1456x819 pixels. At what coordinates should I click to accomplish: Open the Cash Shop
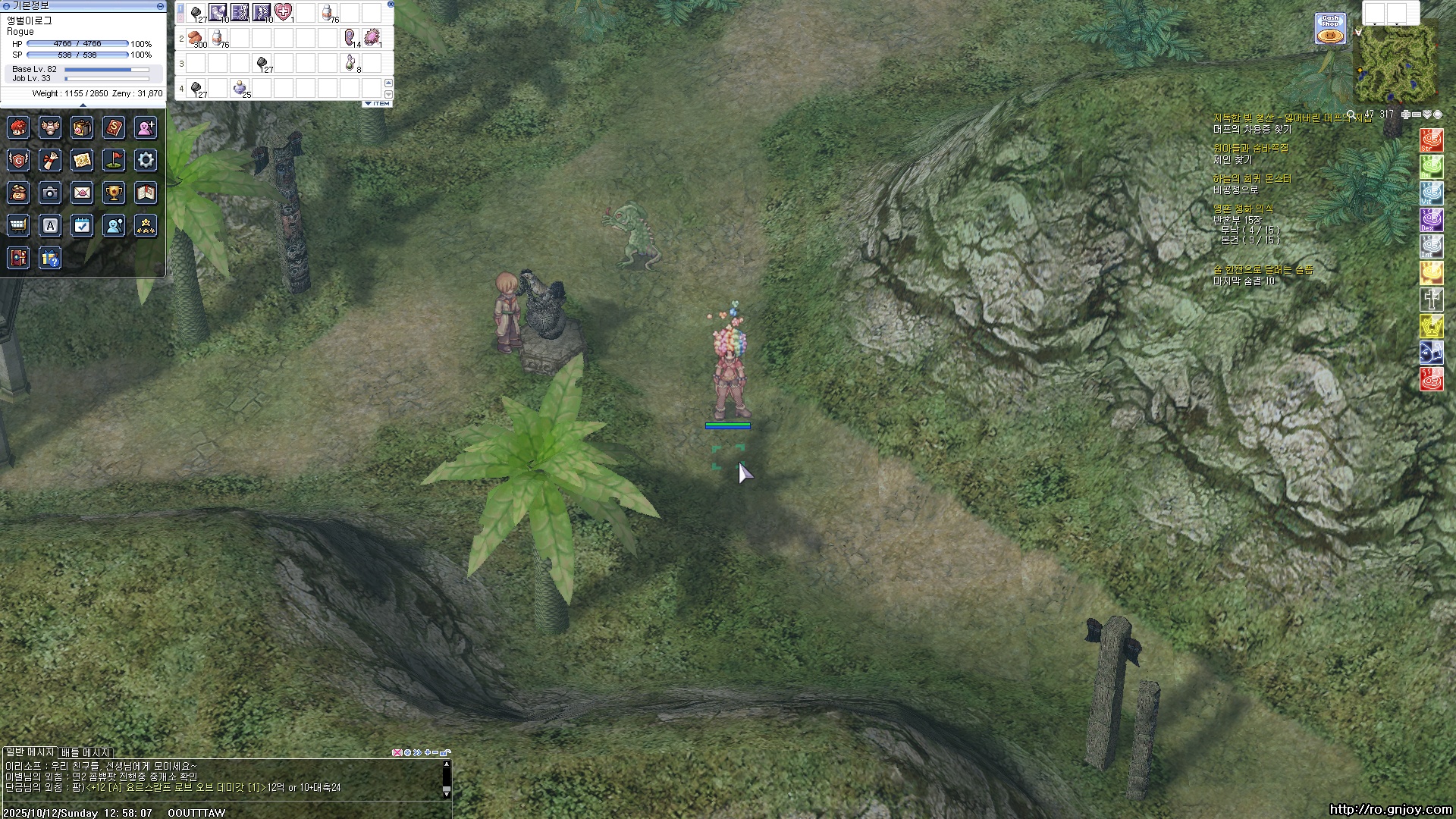[1330, 29]
